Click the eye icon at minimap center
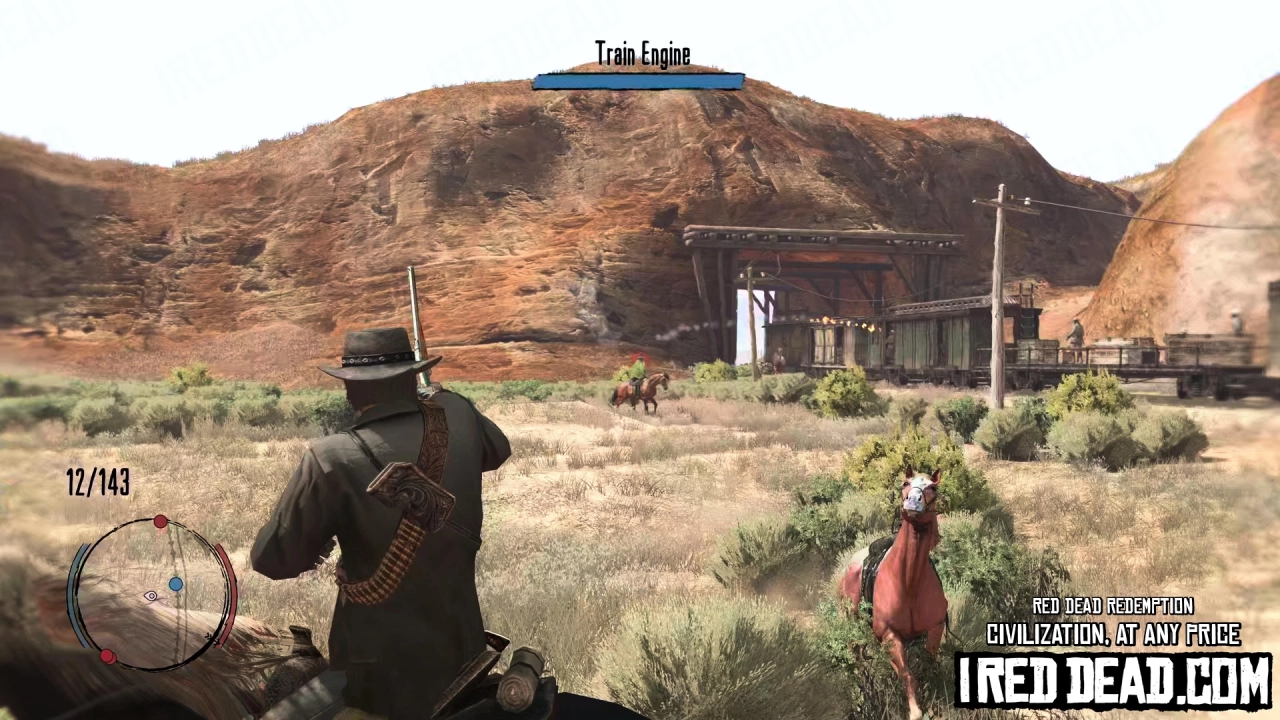The height and width of the screenshot is (720, 1280). point(151,595)
